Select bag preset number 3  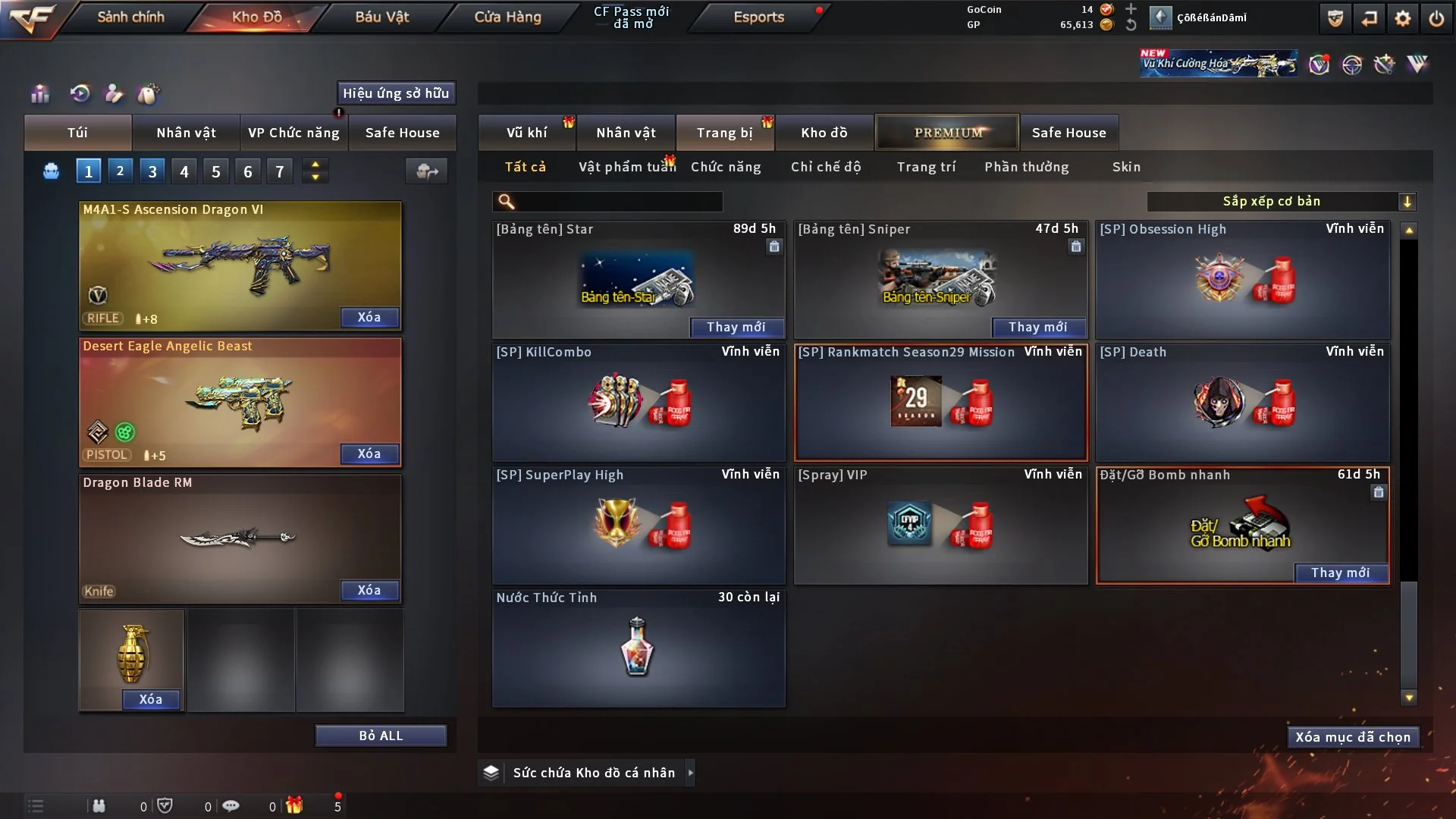pos(152,171)
